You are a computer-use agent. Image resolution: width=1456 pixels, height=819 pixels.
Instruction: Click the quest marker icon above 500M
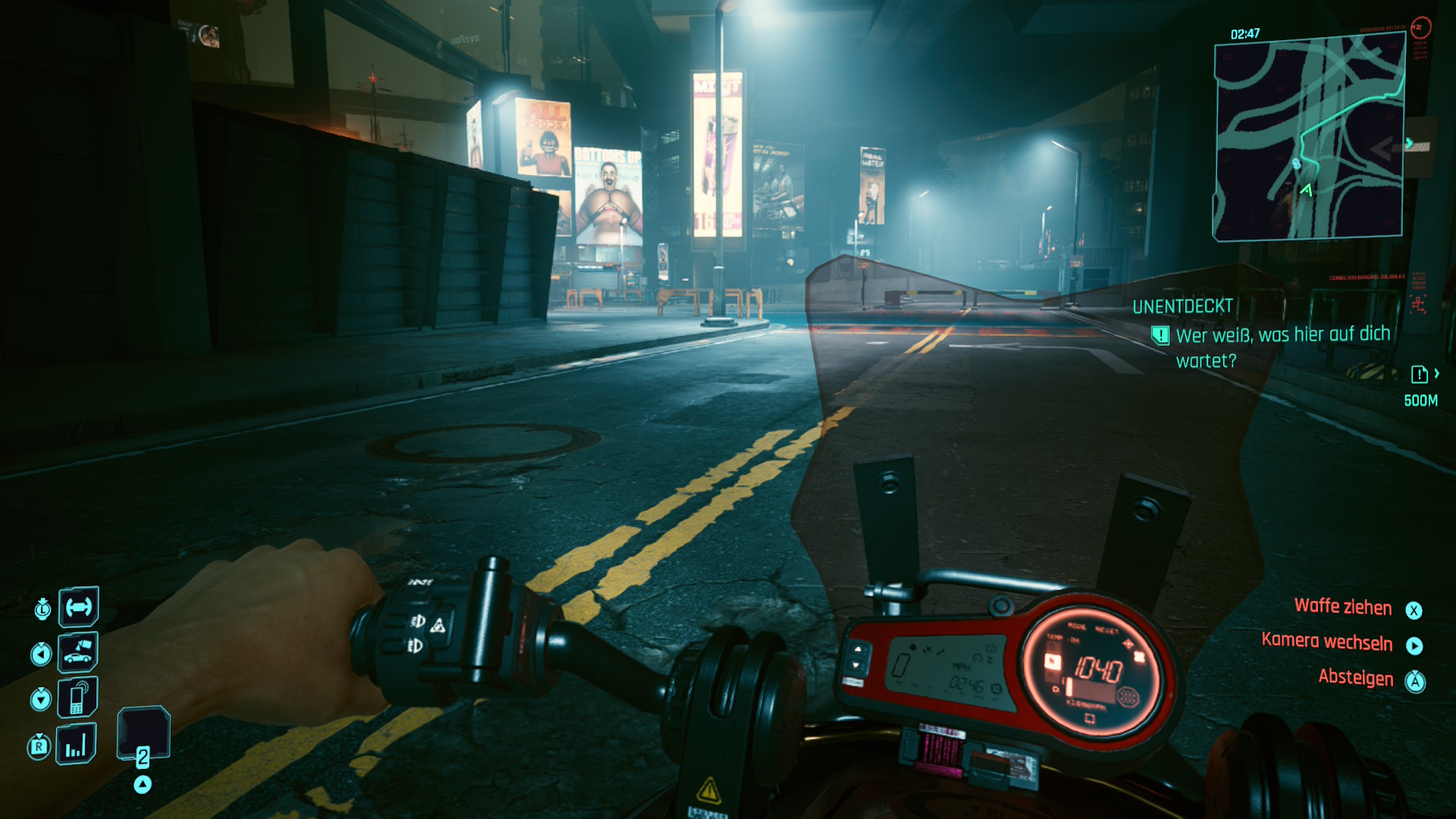coord(1419,374)
